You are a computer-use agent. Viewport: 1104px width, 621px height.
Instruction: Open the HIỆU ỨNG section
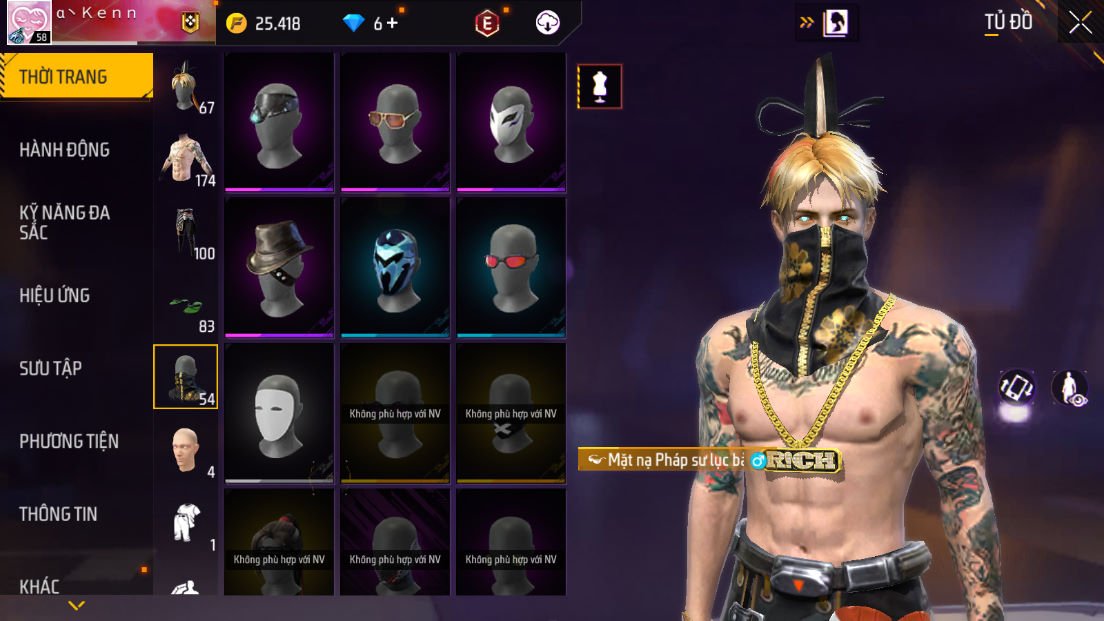(x=55, y=295)
